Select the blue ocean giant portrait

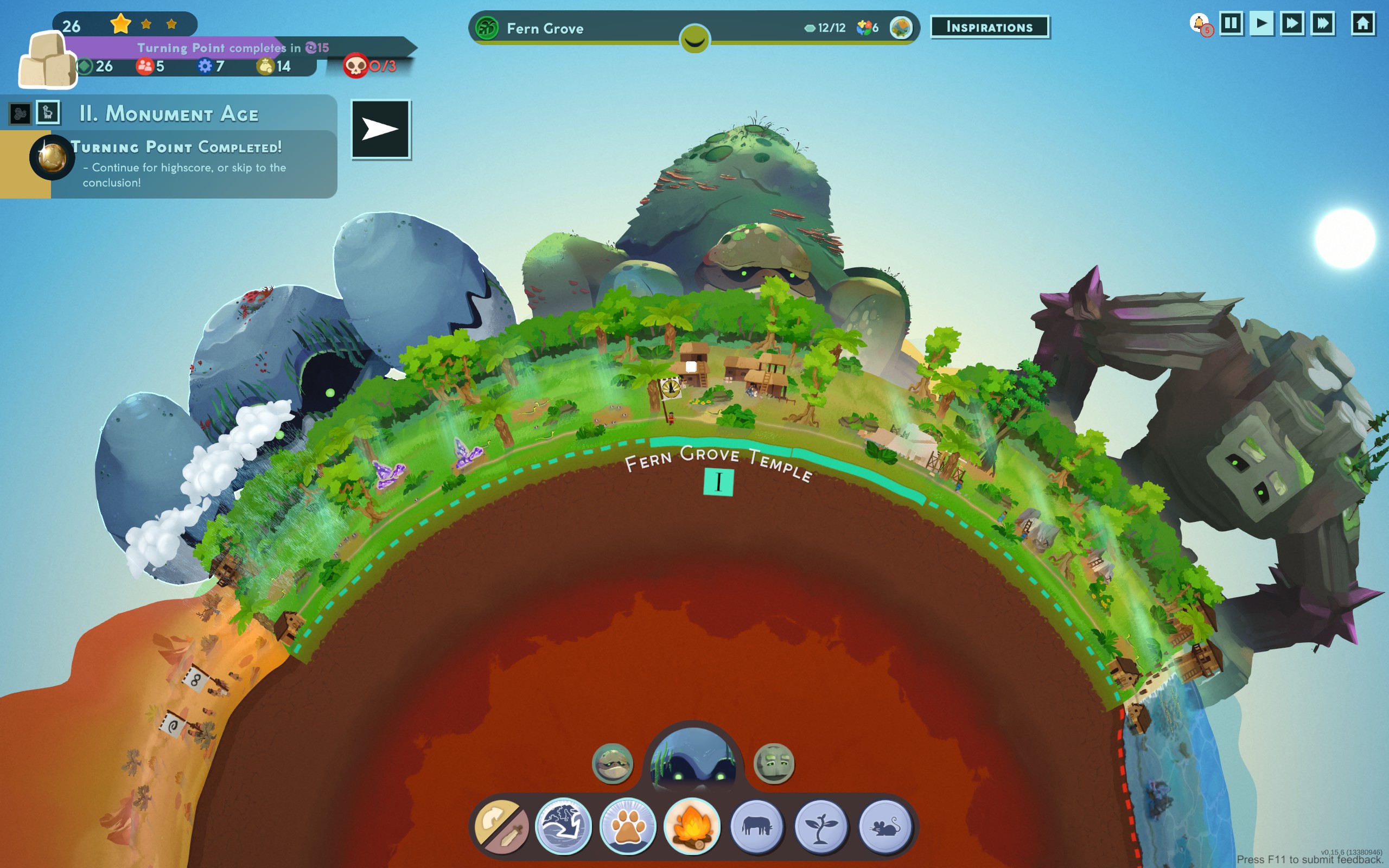pyautogui.click(x=693, y=757)
